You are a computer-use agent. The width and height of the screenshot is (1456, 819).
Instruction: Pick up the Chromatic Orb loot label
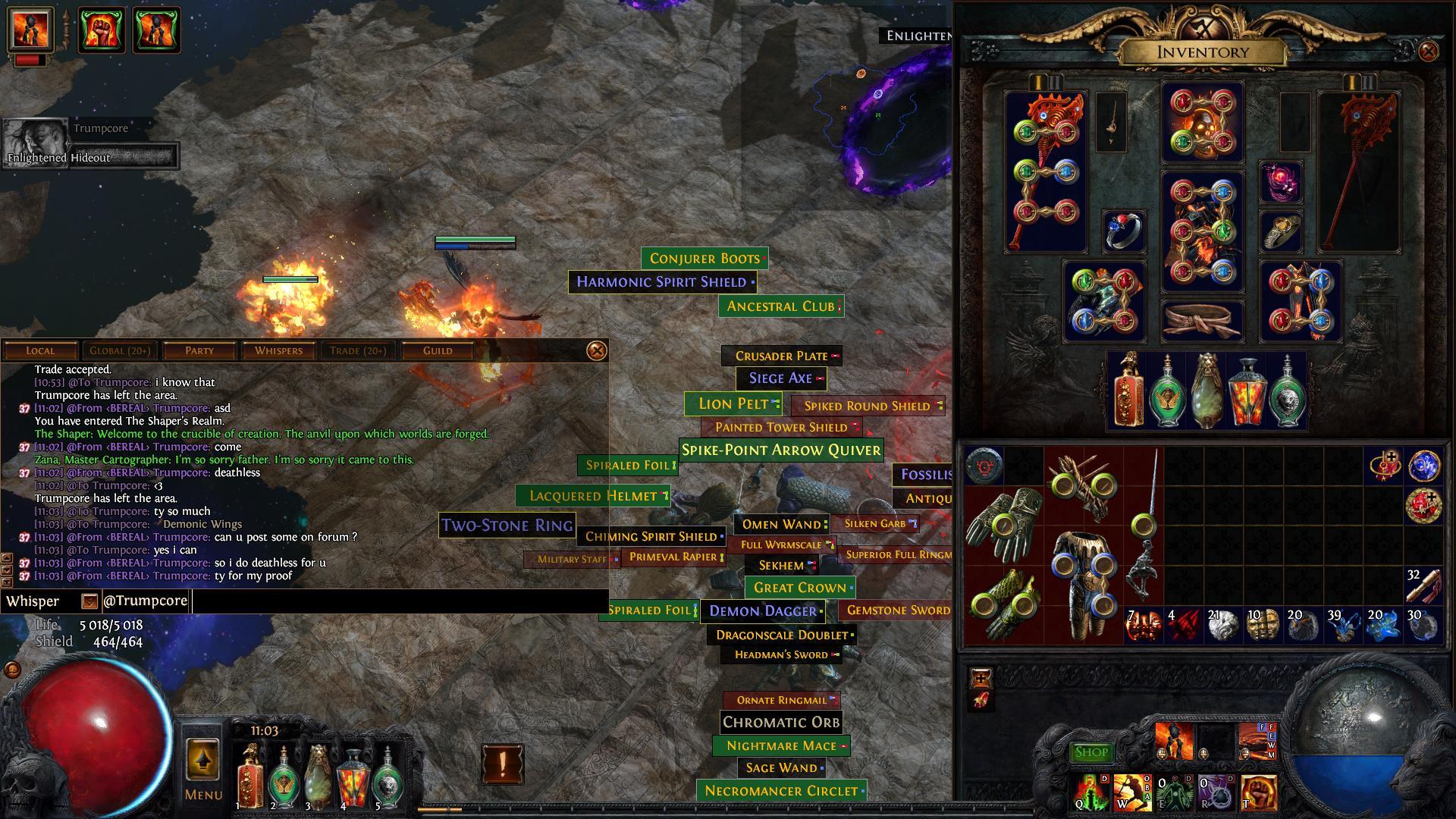coord(781,722)
